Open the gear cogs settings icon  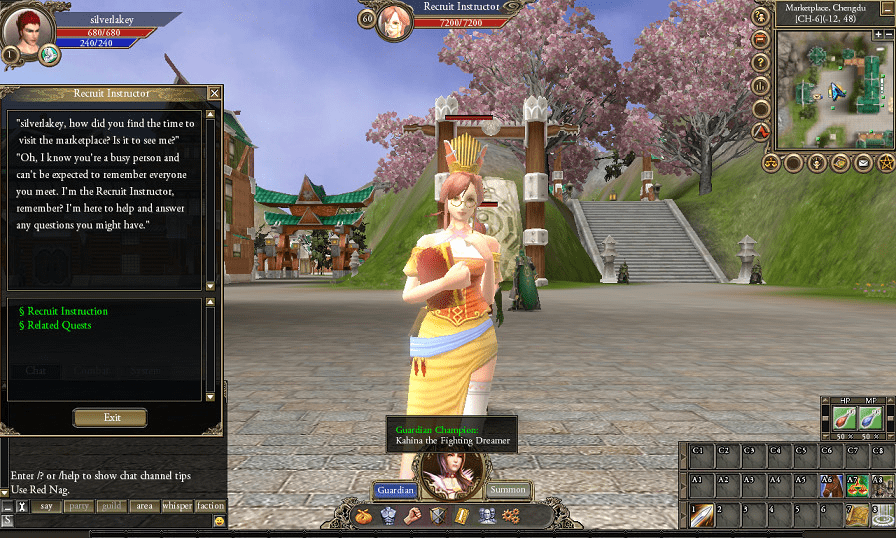tap(510, 516)
